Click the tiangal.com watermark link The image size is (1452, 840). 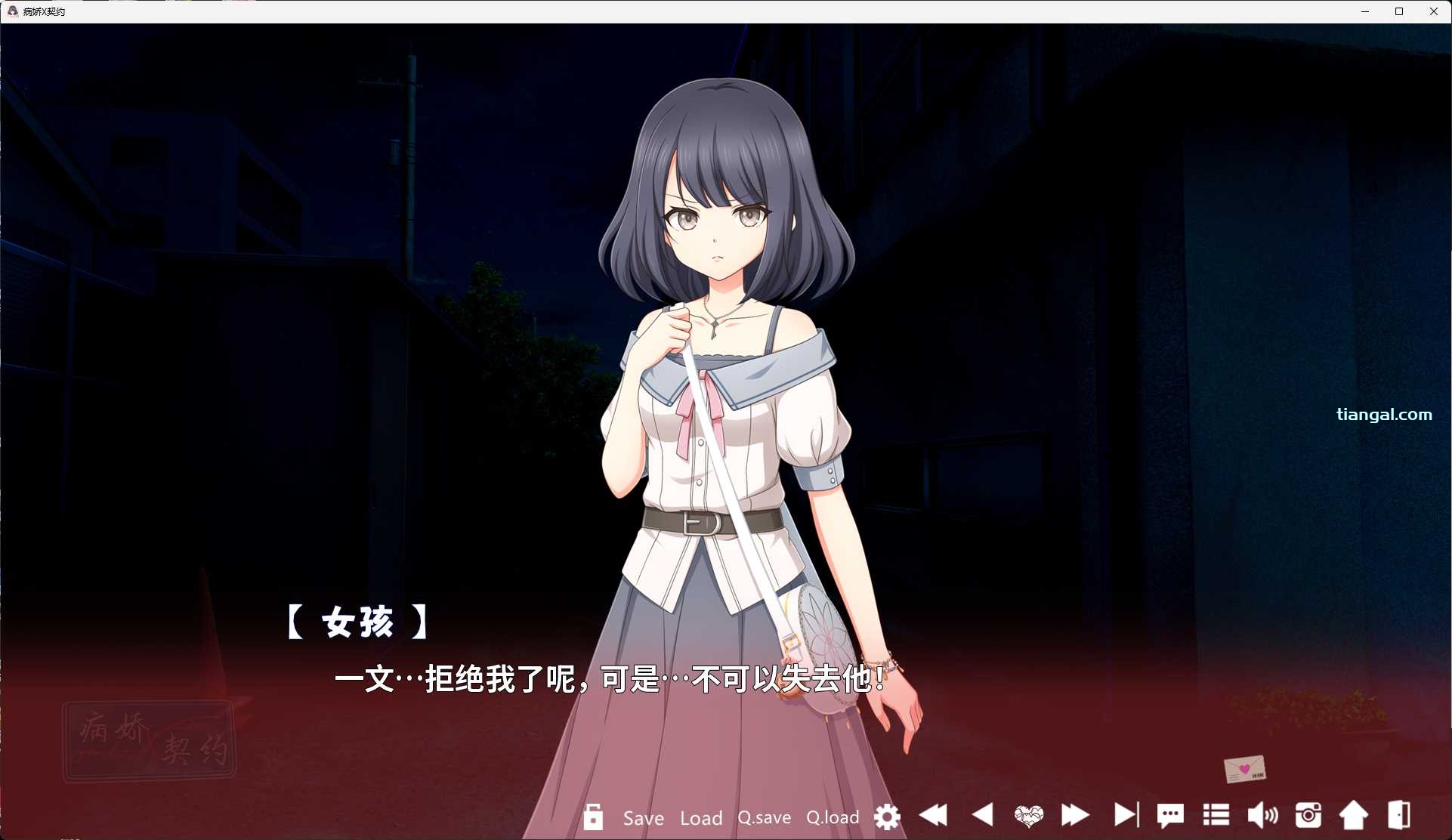[1385, 414]
